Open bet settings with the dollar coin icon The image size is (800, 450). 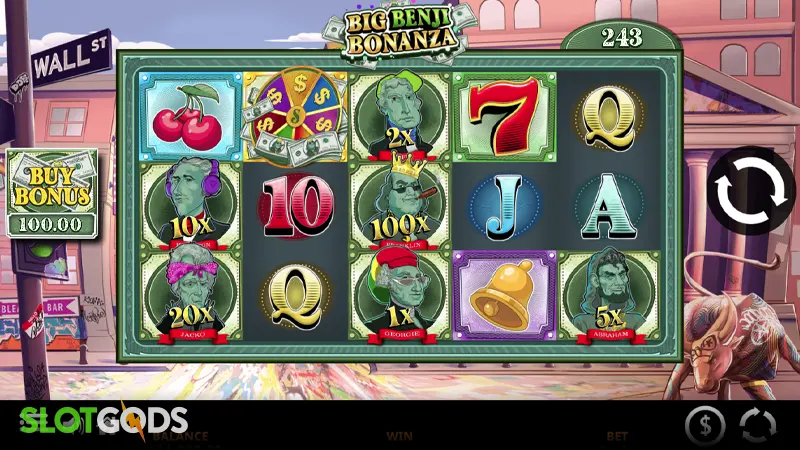click(705, 425)
